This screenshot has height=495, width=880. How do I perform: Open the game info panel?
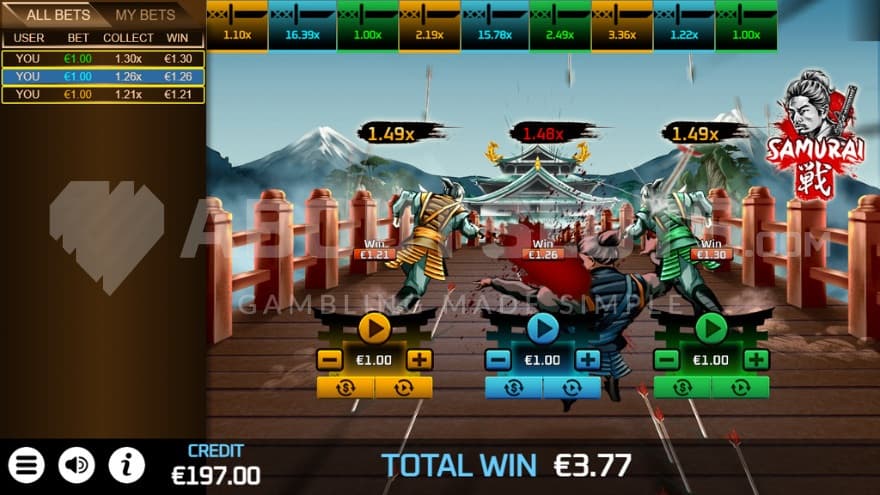(126, 465)
